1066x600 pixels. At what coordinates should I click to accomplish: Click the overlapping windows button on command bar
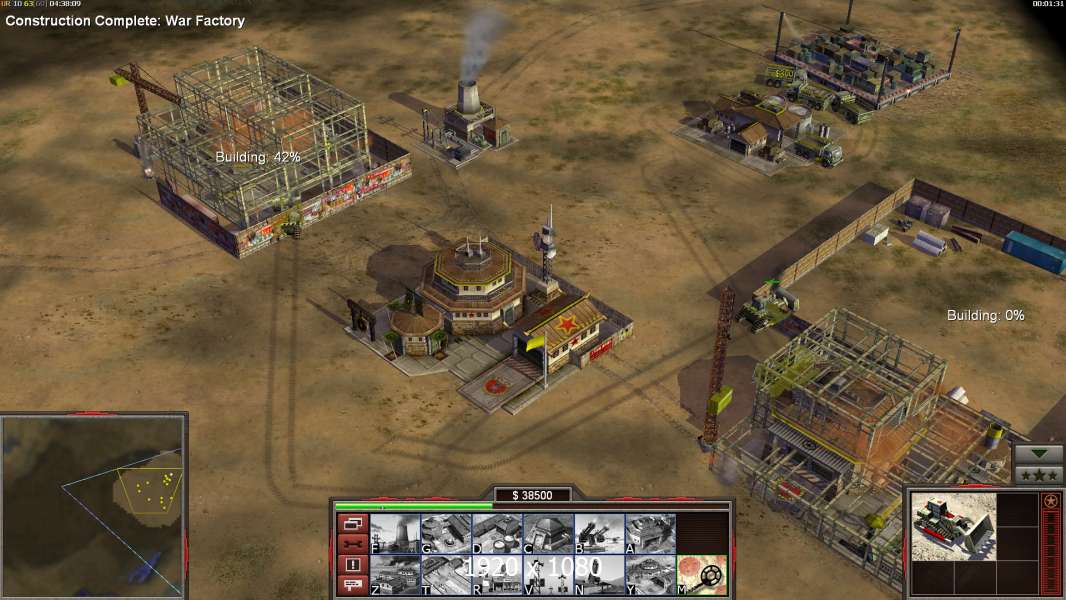(352, 523)
